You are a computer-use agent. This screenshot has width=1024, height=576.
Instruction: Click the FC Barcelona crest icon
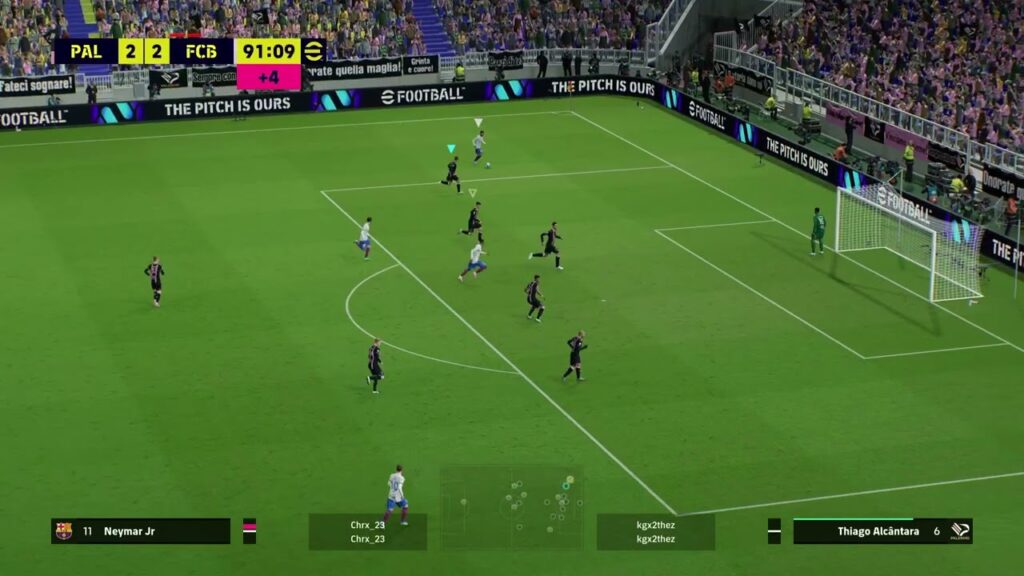point(64,531)
